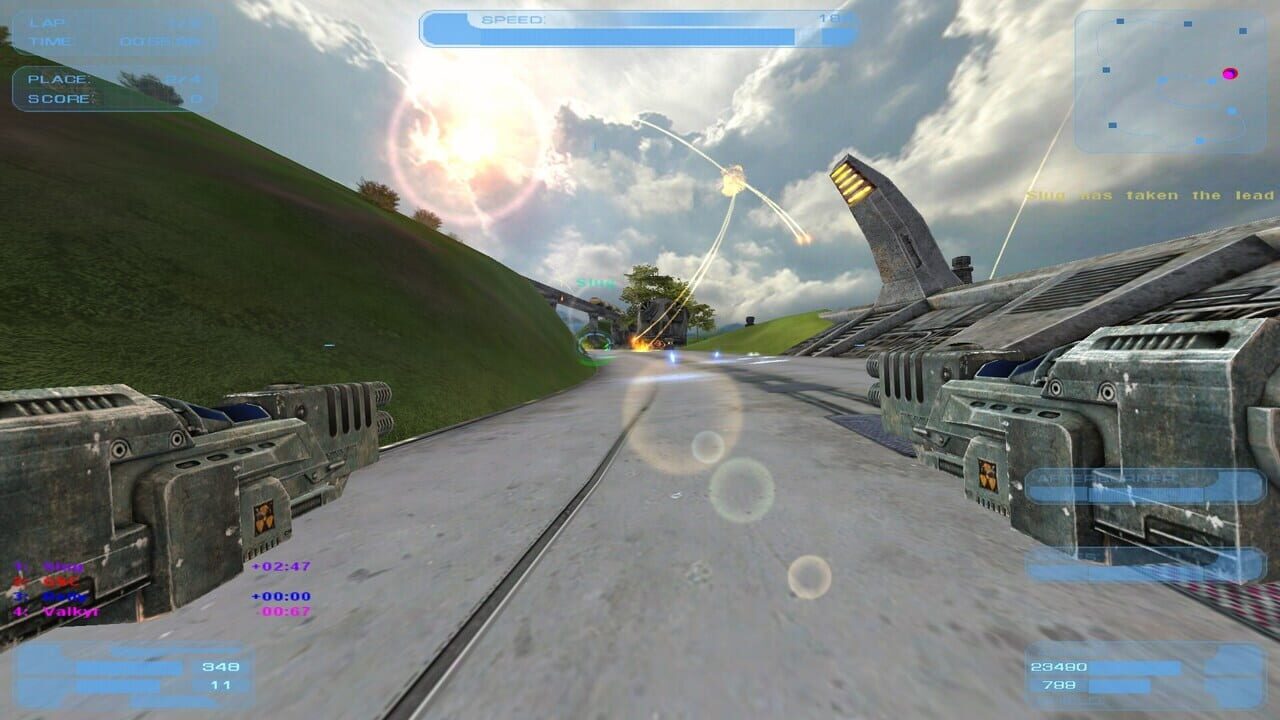
Task: Click the ammo count reading 348
Action: (220, 667)
